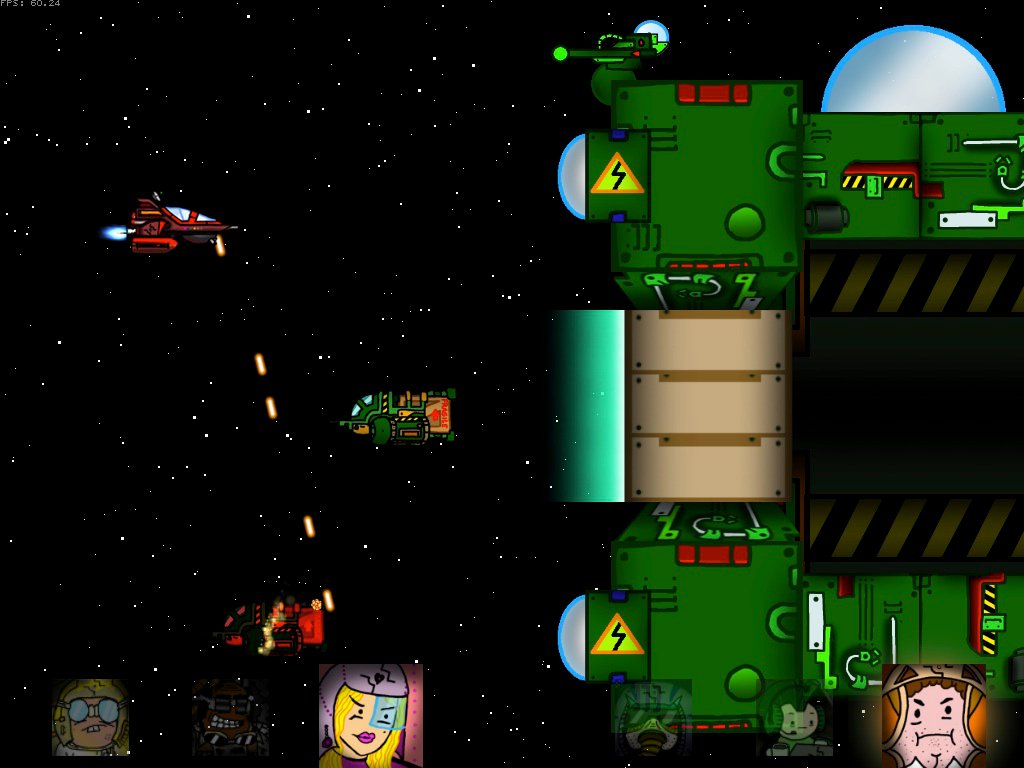
Task: Select the faded gas mask character portrait
Action: pos(651,718)
